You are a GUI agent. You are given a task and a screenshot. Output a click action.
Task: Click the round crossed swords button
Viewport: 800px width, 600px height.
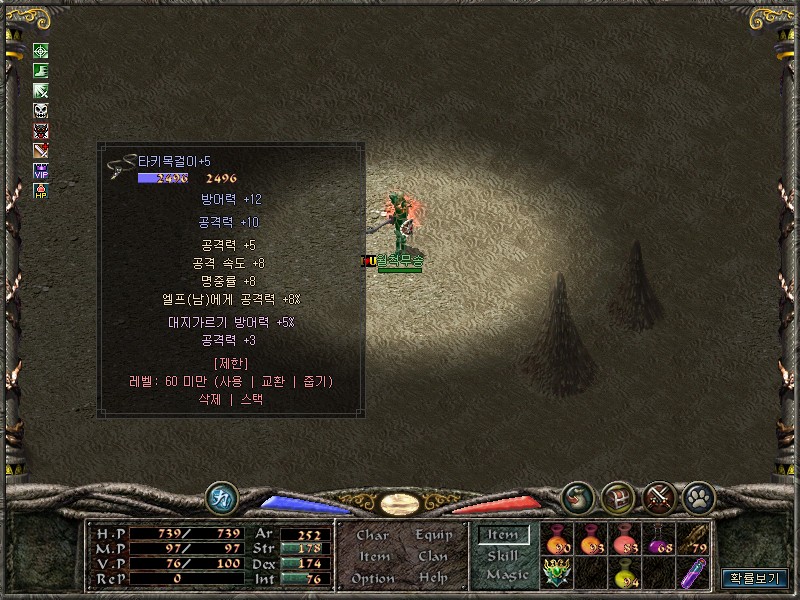tap(658, 496)
